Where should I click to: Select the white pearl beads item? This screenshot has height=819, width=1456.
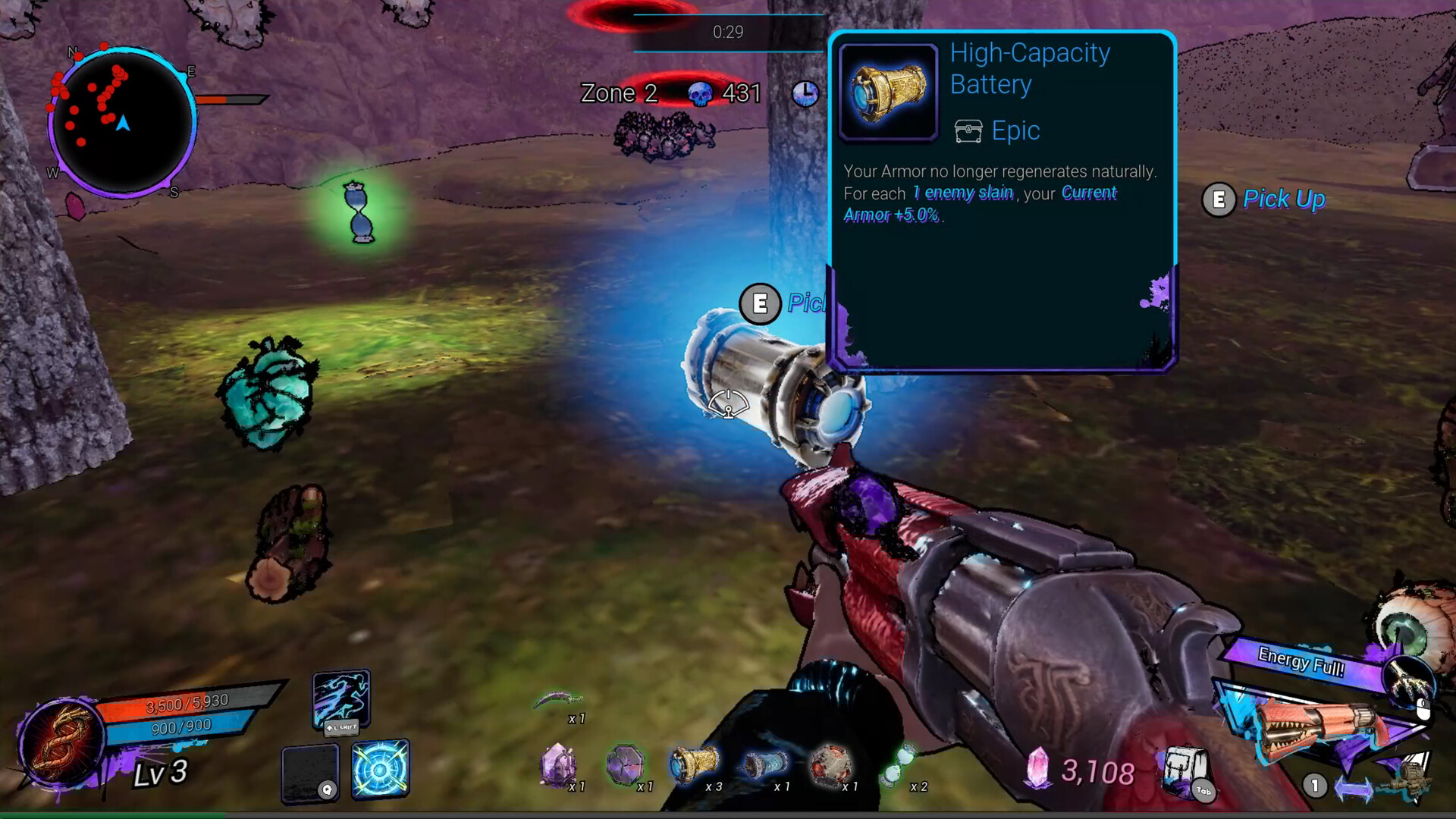click(899, 764)
